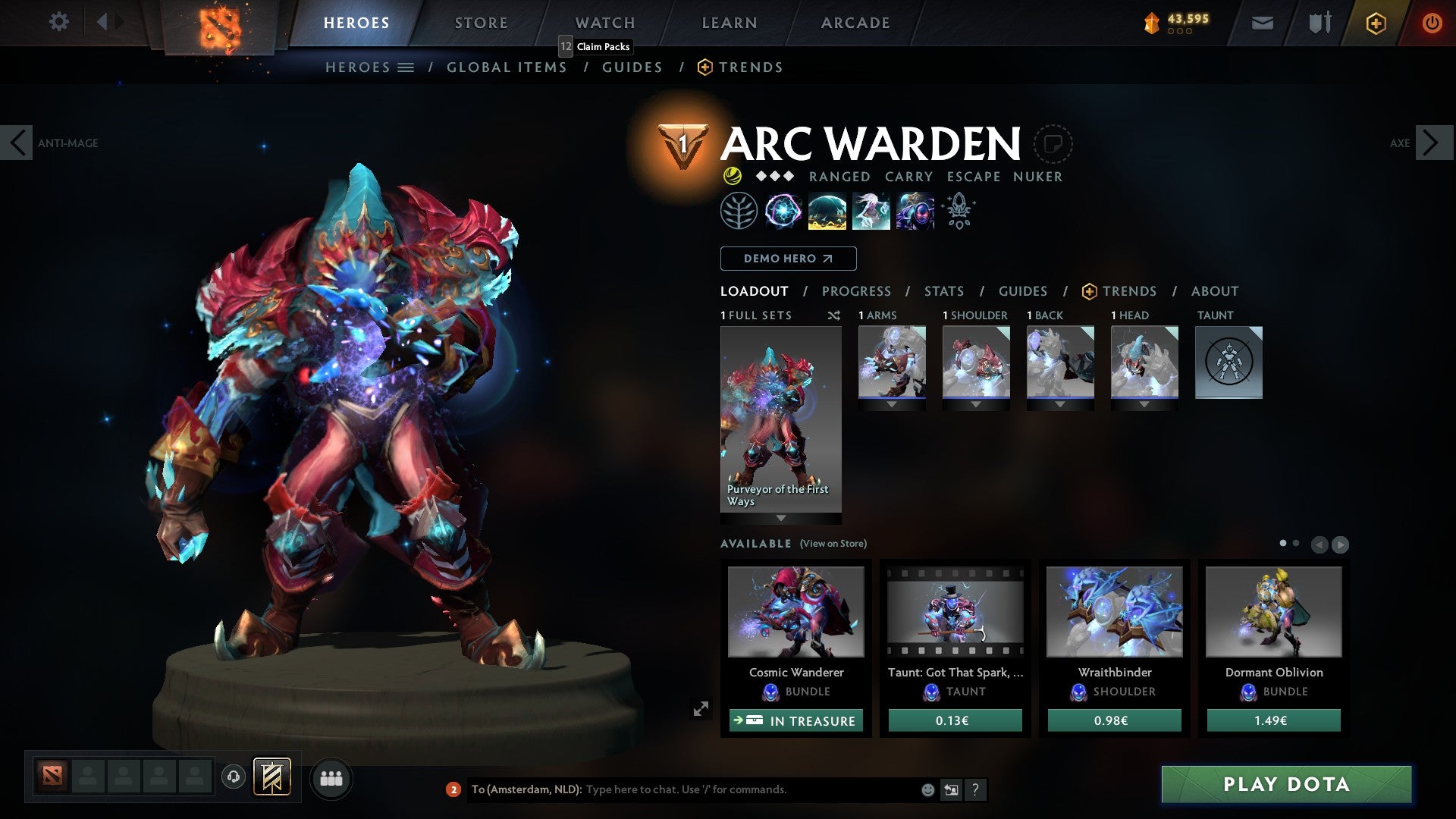Viewport: 1456px width, 819px height.
Task: Switch to the STATS tab
Action: [943, 290]
